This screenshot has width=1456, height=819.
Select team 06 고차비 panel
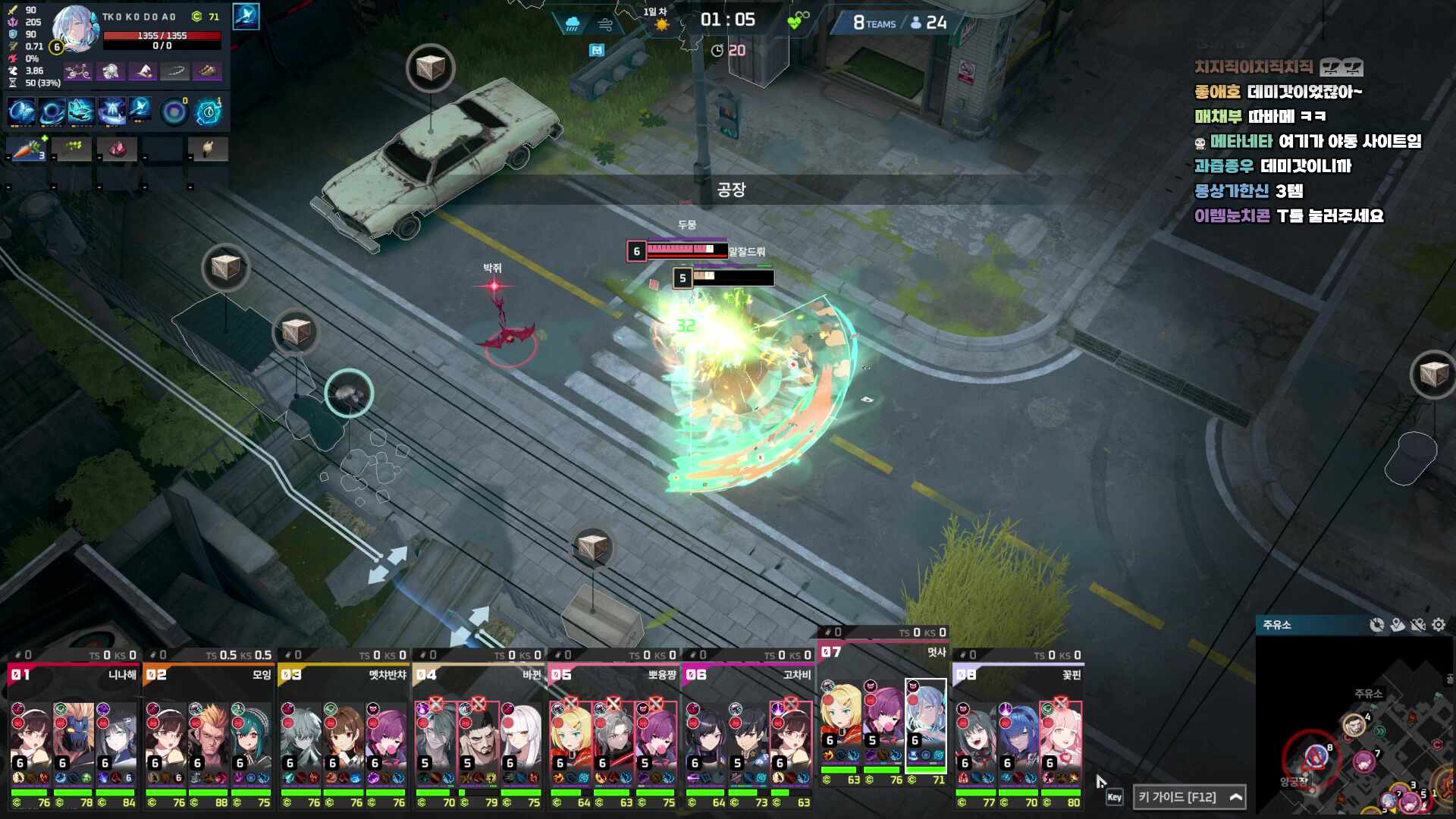tap(748, 674)
